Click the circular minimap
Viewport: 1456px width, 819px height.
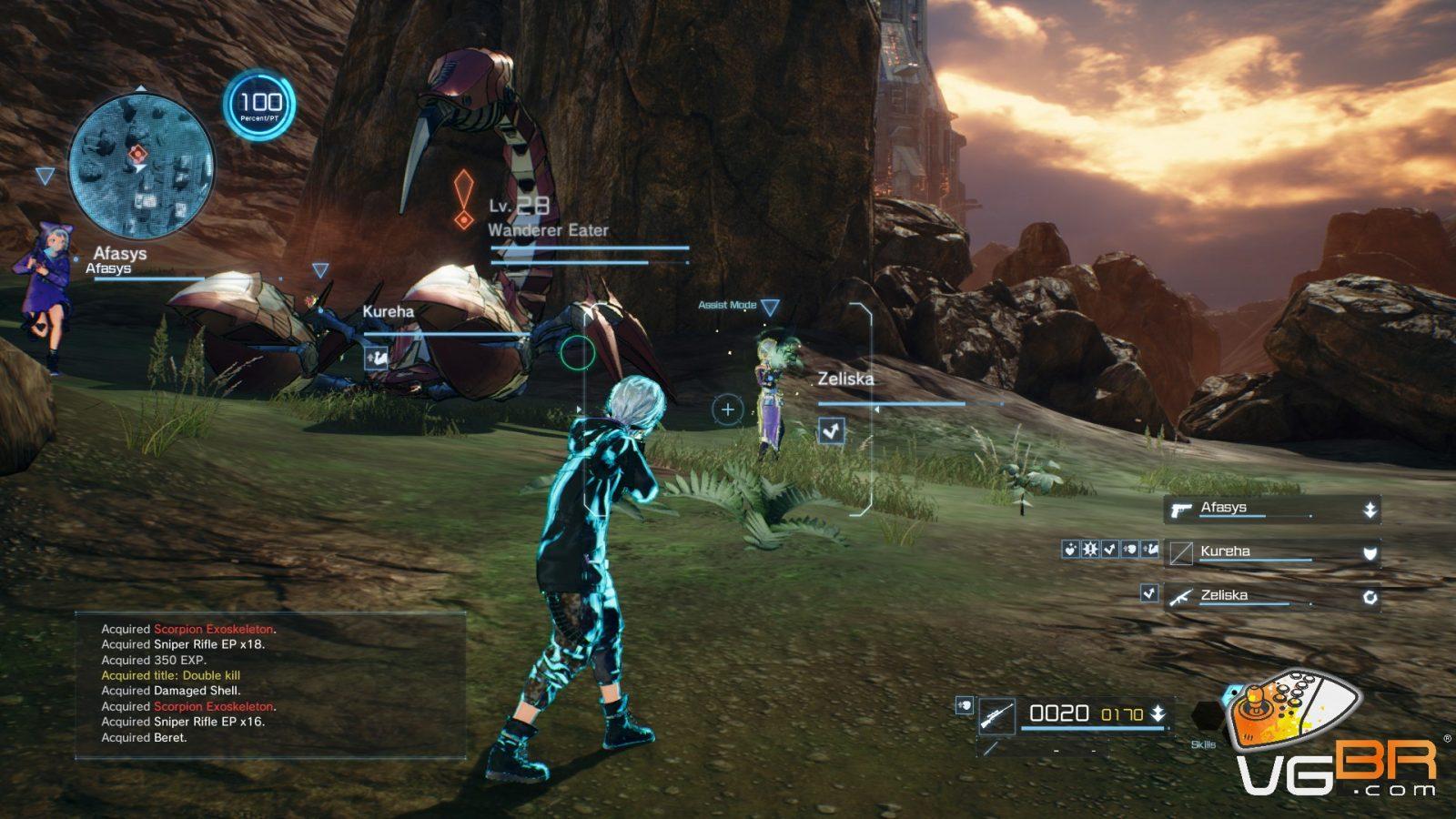(141, 167)
